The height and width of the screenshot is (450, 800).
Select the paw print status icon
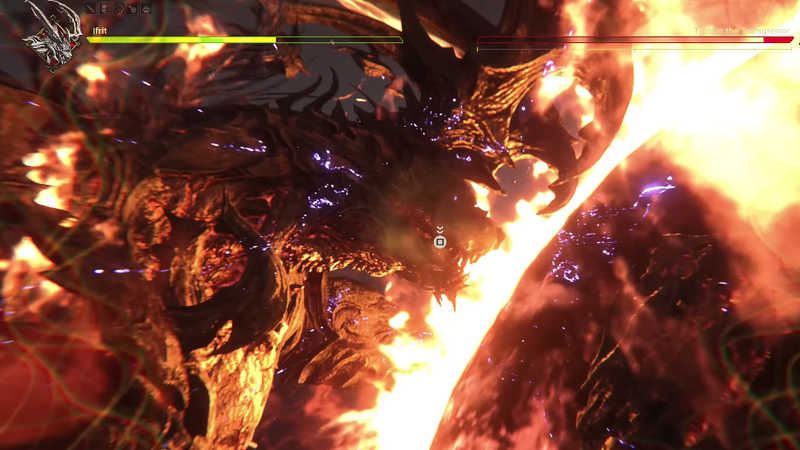pyautogui.click(x=146, y=9)
